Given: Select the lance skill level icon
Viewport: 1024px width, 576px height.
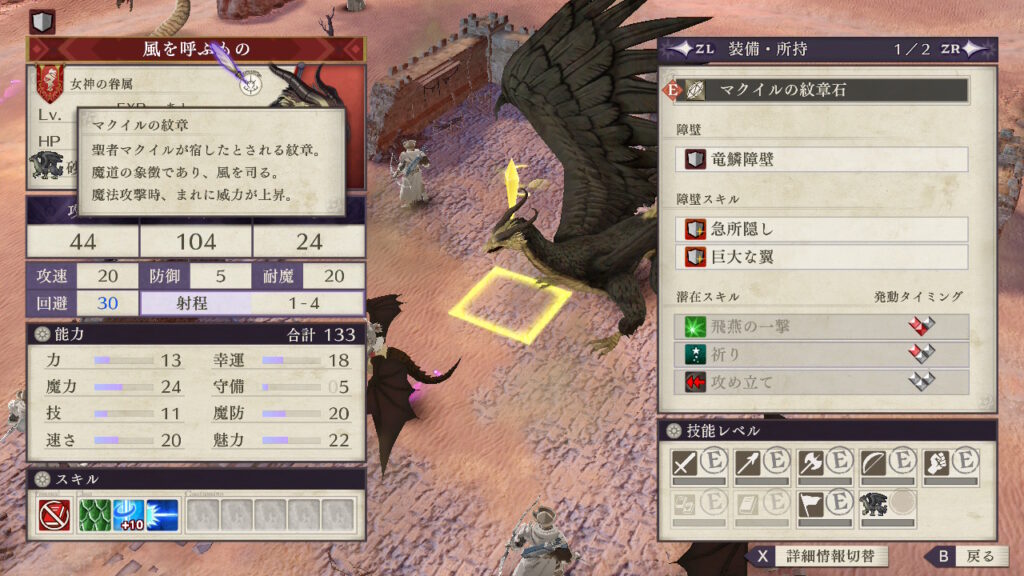Looking at the screenshot, I should pos(746,463).
